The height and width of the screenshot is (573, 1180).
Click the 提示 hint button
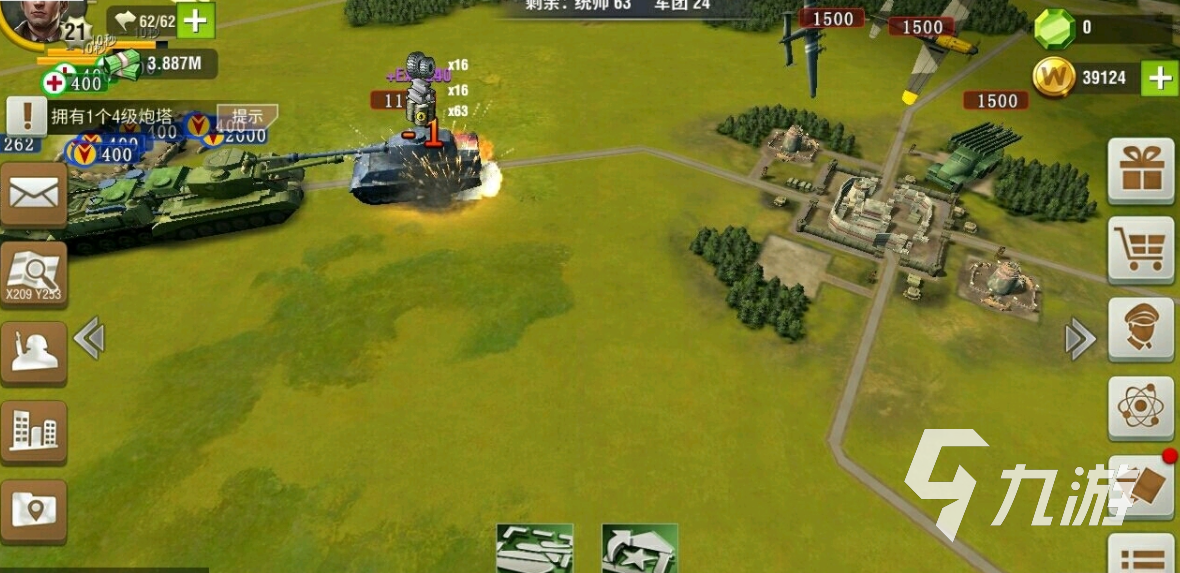click(x=247, y=116)
